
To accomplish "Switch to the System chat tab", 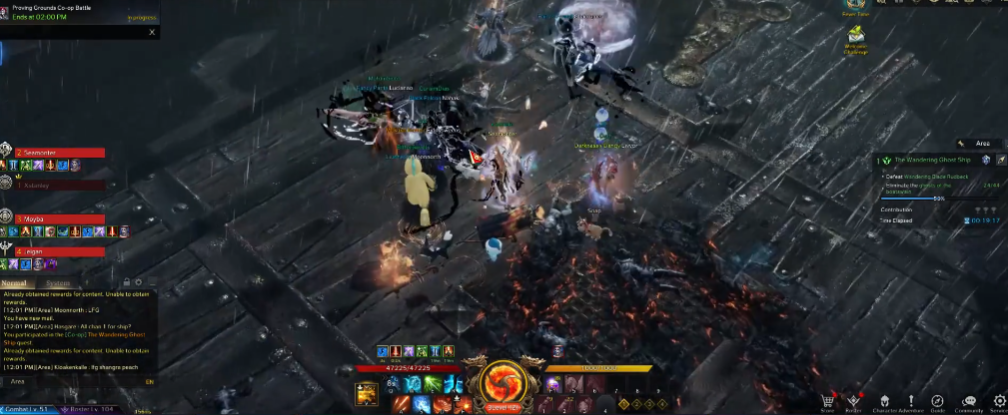I will point(58,283).
